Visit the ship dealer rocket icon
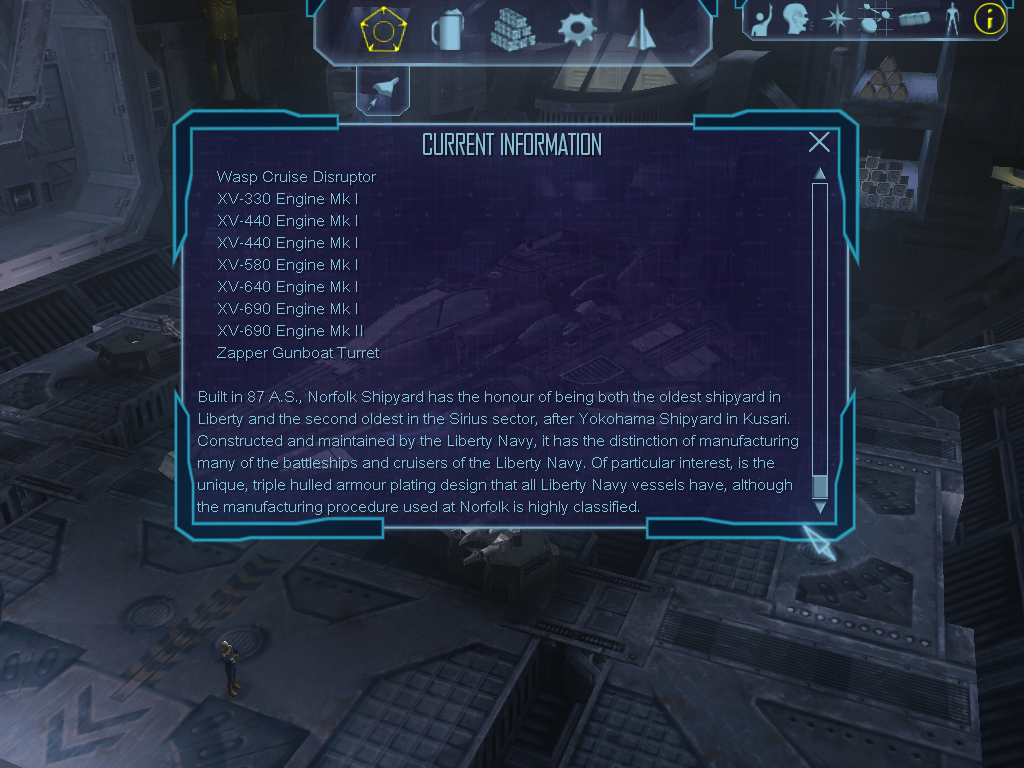The image size is (1024, 768). click(639, 30)
